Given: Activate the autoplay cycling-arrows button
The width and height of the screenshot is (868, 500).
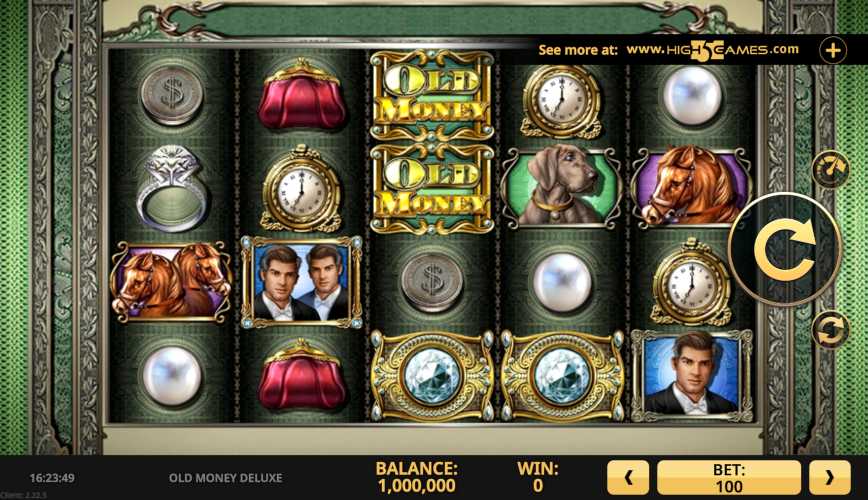Looking at the screenshot, I should (829, 329).
